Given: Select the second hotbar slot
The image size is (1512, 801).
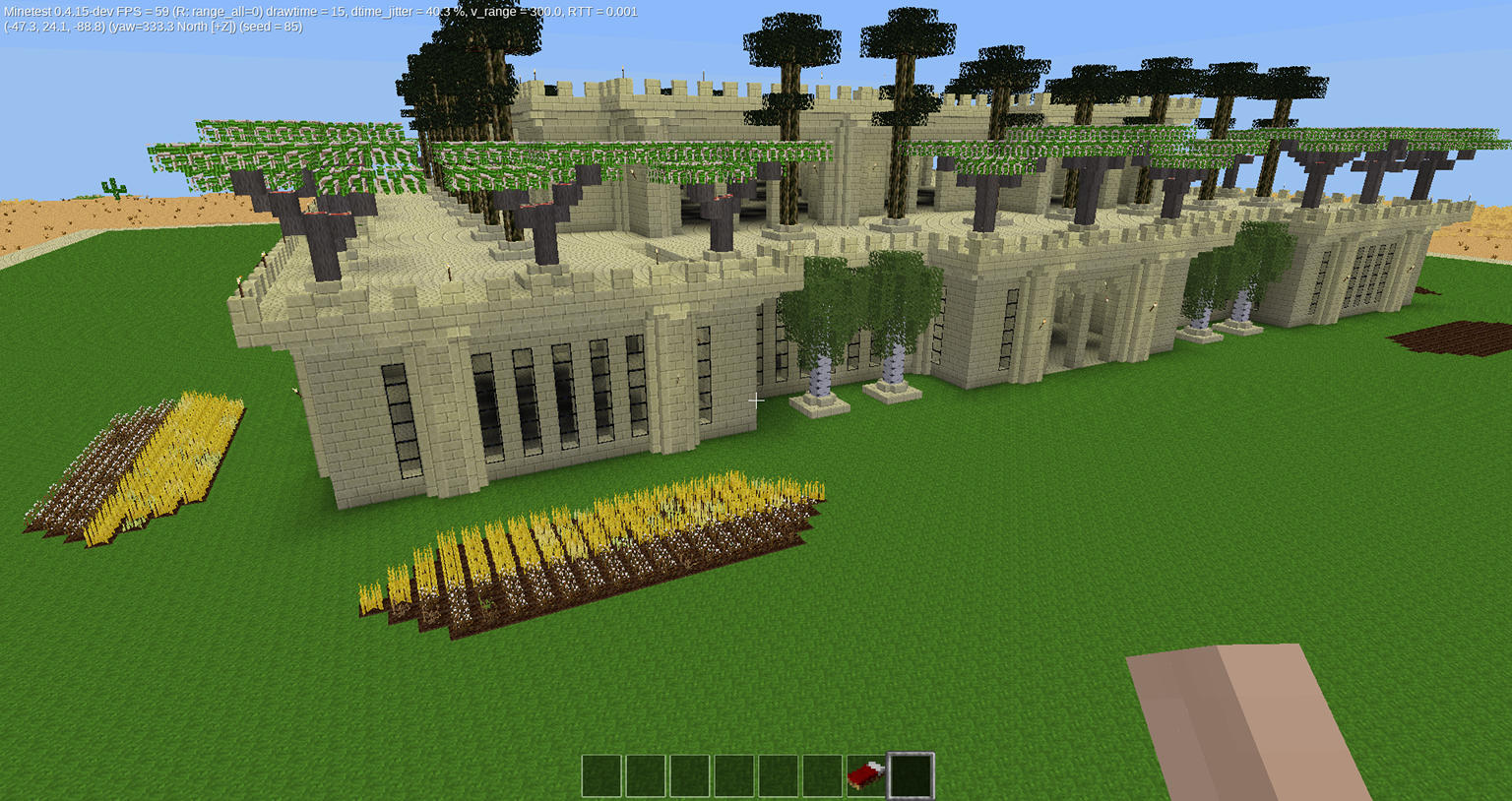Looking at the screenshot, I should (645, 773).
